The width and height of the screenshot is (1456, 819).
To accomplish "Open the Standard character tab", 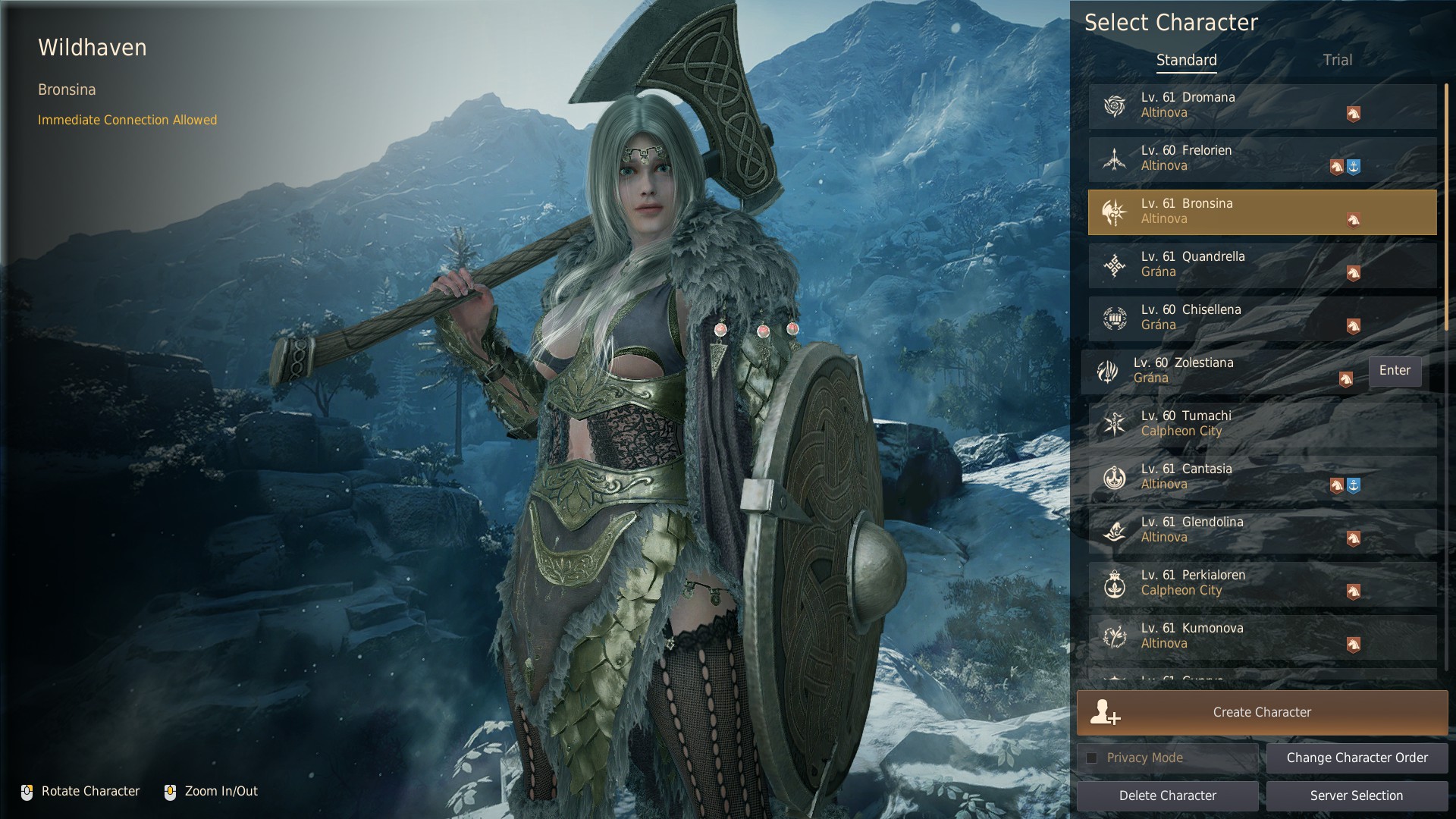I will [x=1186, y=60].
